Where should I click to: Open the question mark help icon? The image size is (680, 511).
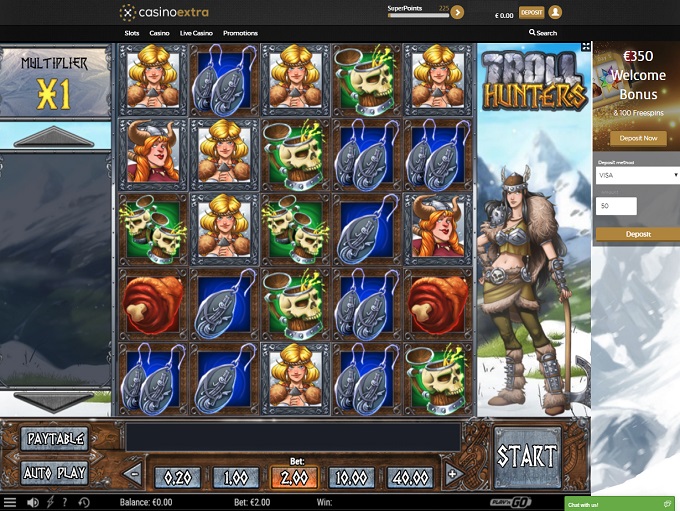65,502
